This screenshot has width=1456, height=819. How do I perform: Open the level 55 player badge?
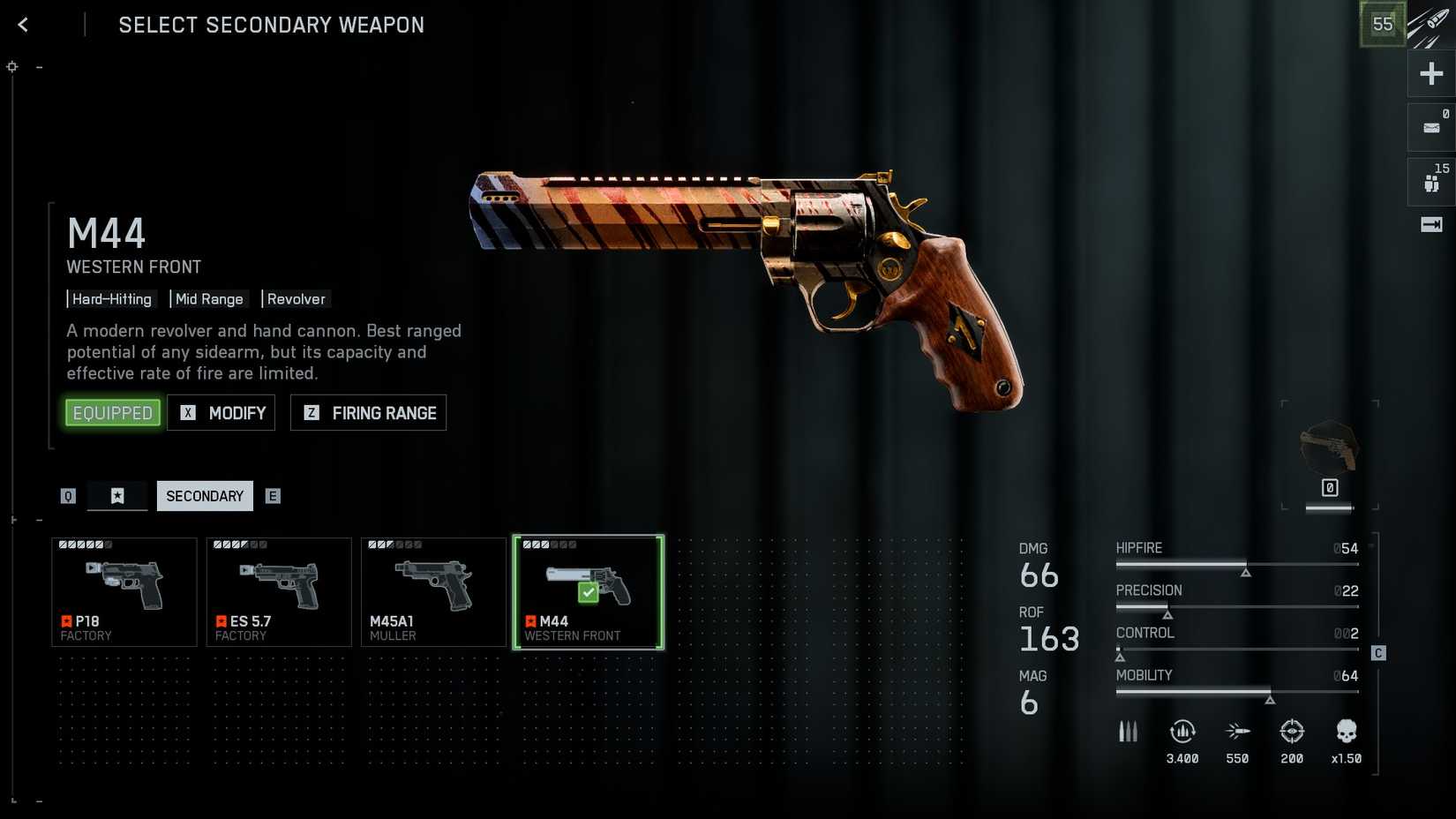(1382, 25)
